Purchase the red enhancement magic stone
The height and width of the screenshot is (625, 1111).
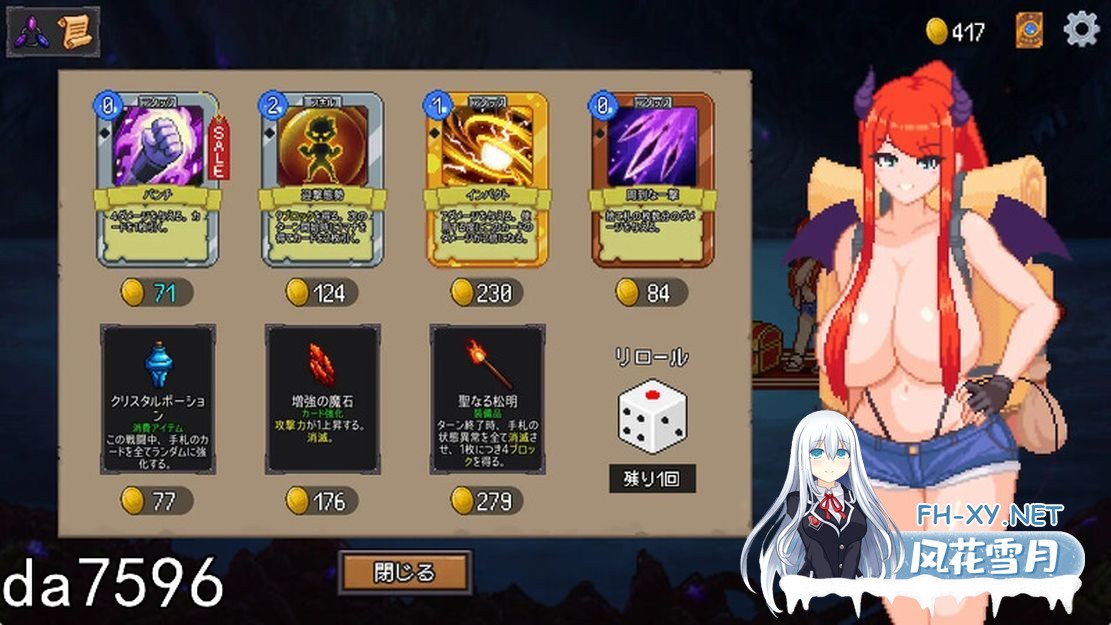322,398
